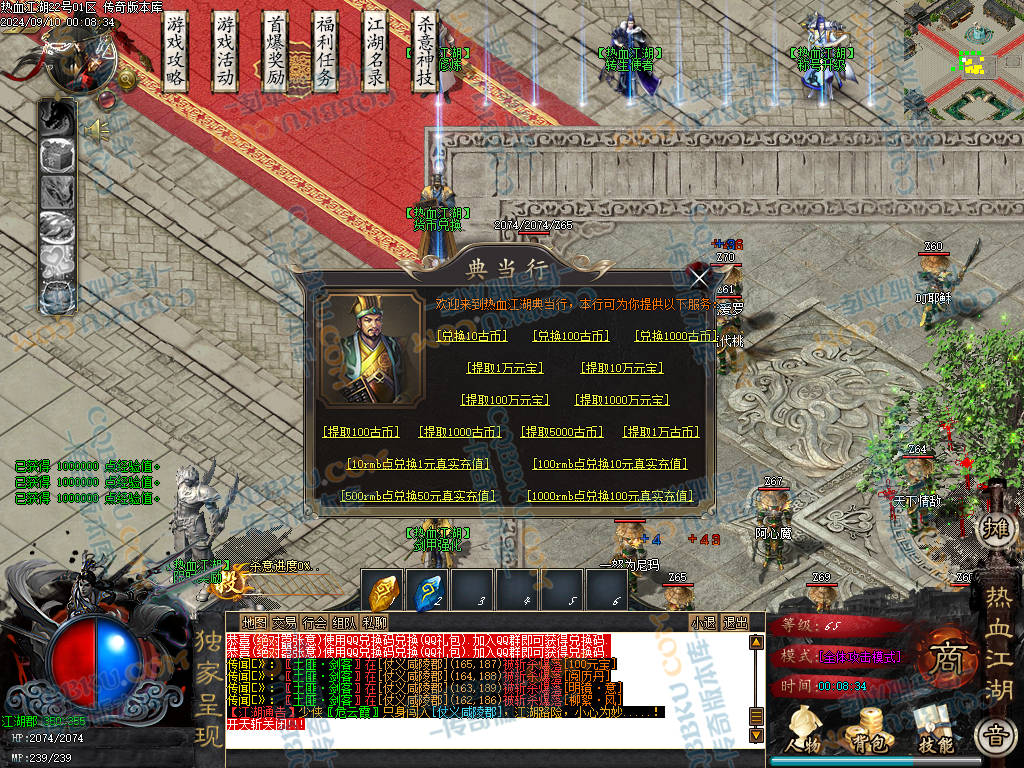
Task: Select the 兑换1000古币 option
Action: [x=675, y=336]
